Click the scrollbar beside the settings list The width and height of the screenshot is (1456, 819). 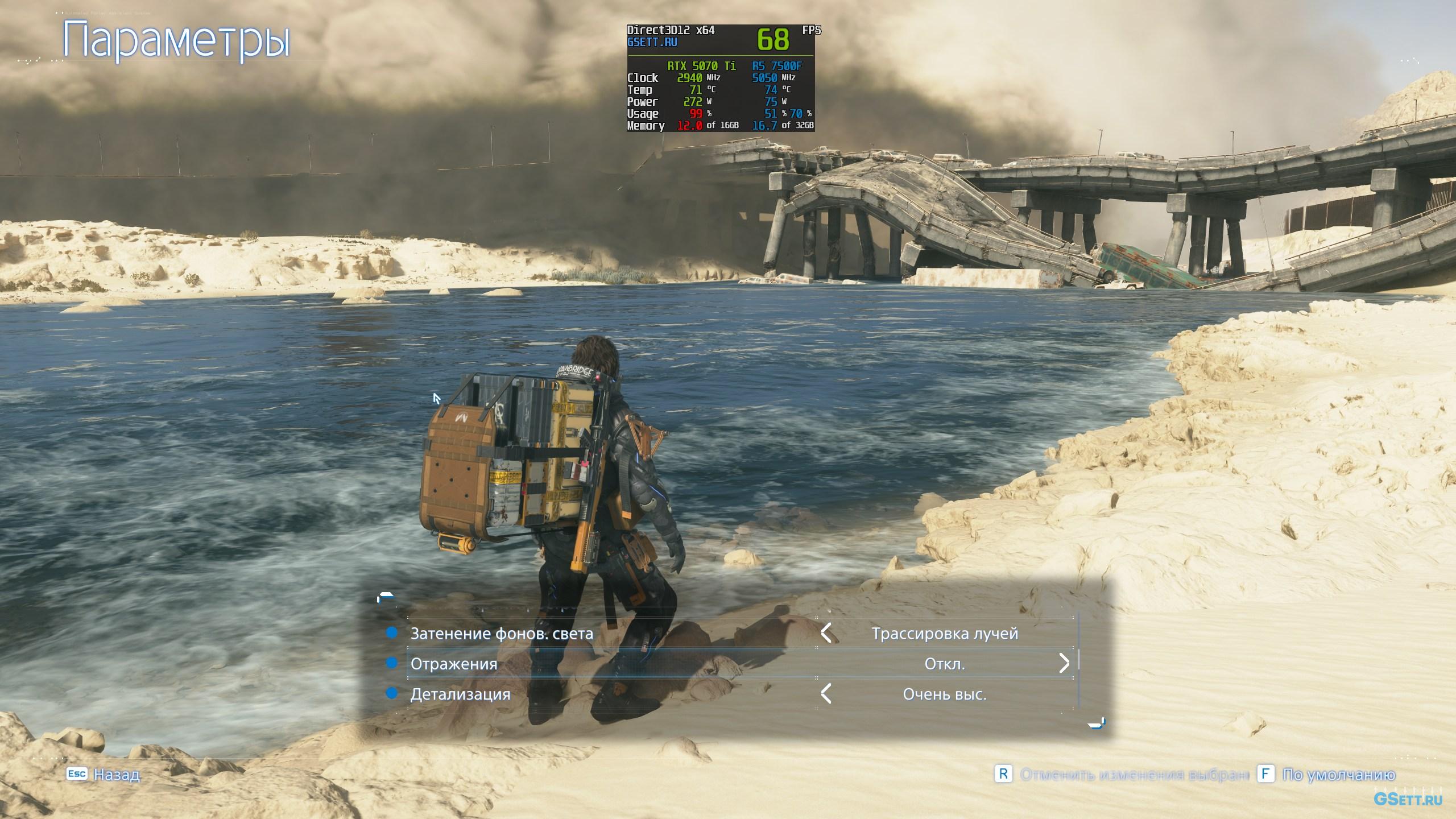coord(1079,661)
